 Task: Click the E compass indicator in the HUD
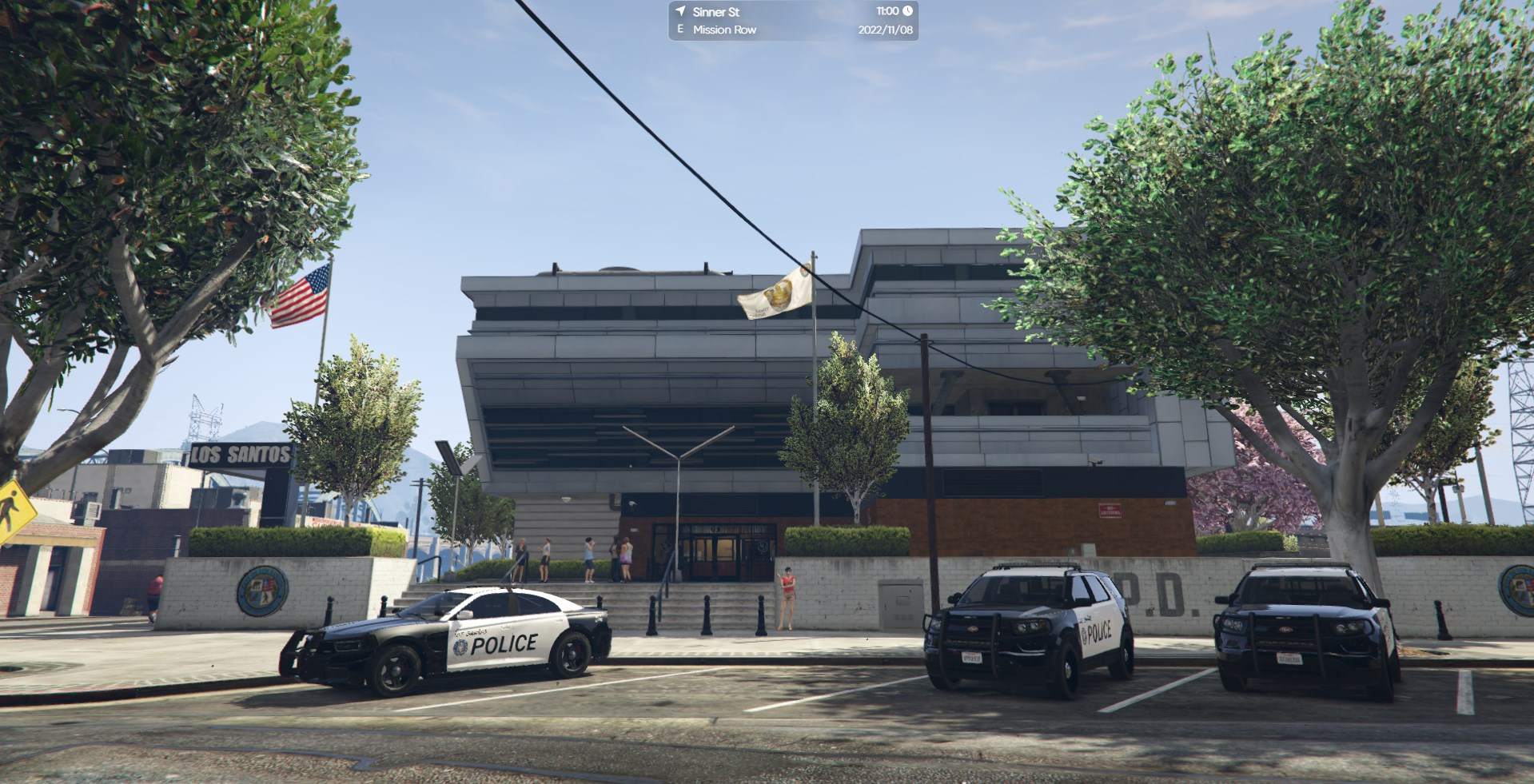[679, 30]
